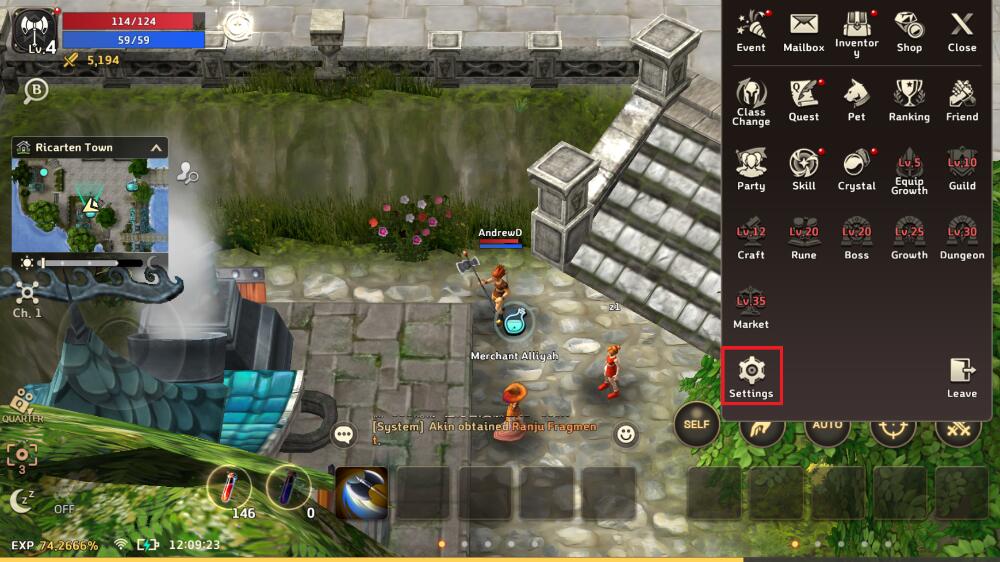Select the Class Change option
The image size is (1000, 562).
(751, 100)
